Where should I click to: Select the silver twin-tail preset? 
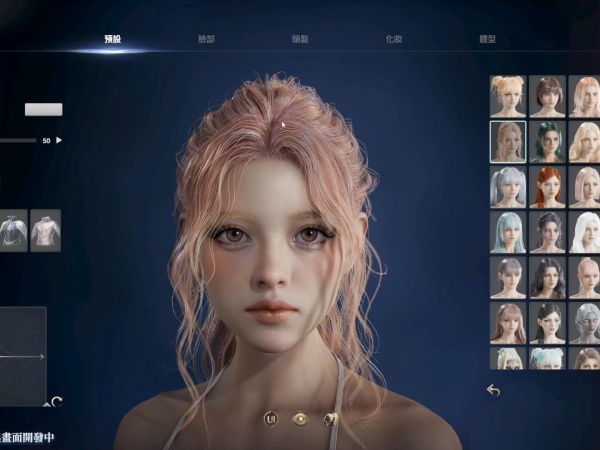pos(508,187)
